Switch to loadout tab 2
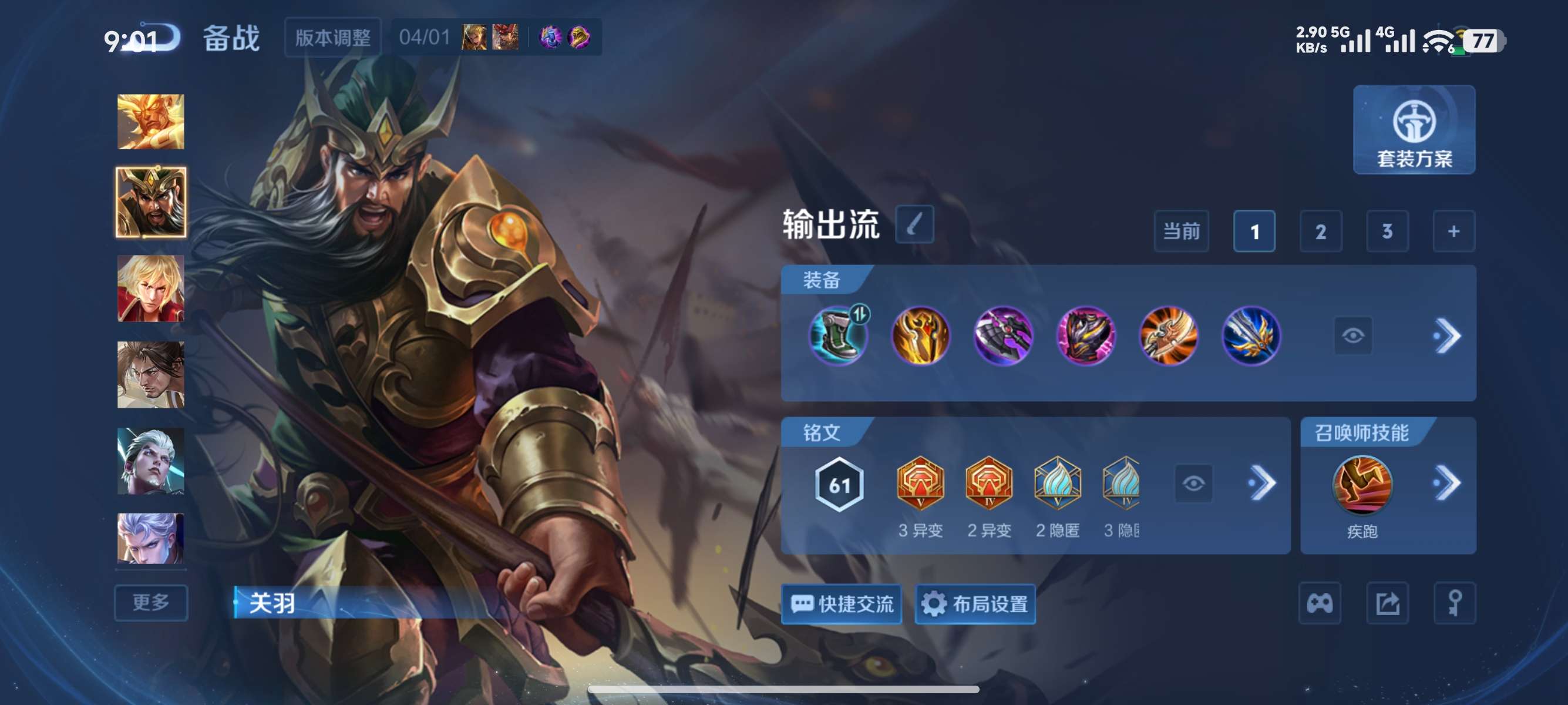The image size is (1568, 705). [1321, 231]
